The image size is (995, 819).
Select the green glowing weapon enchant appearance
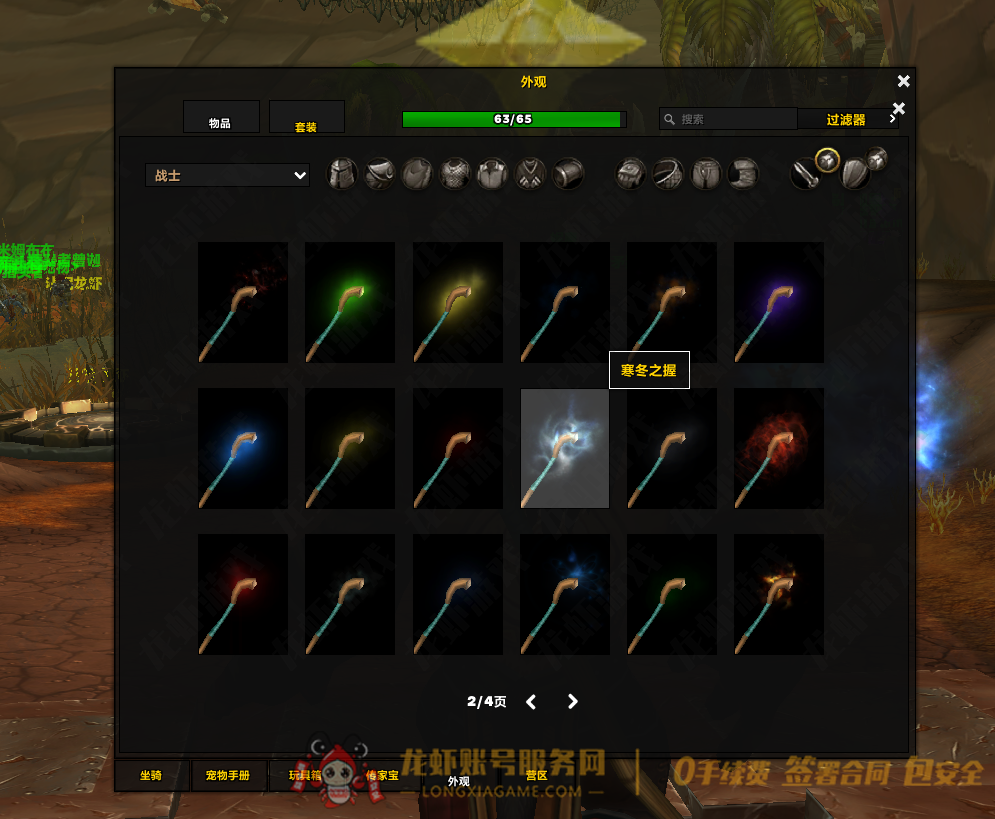[350, 302]
